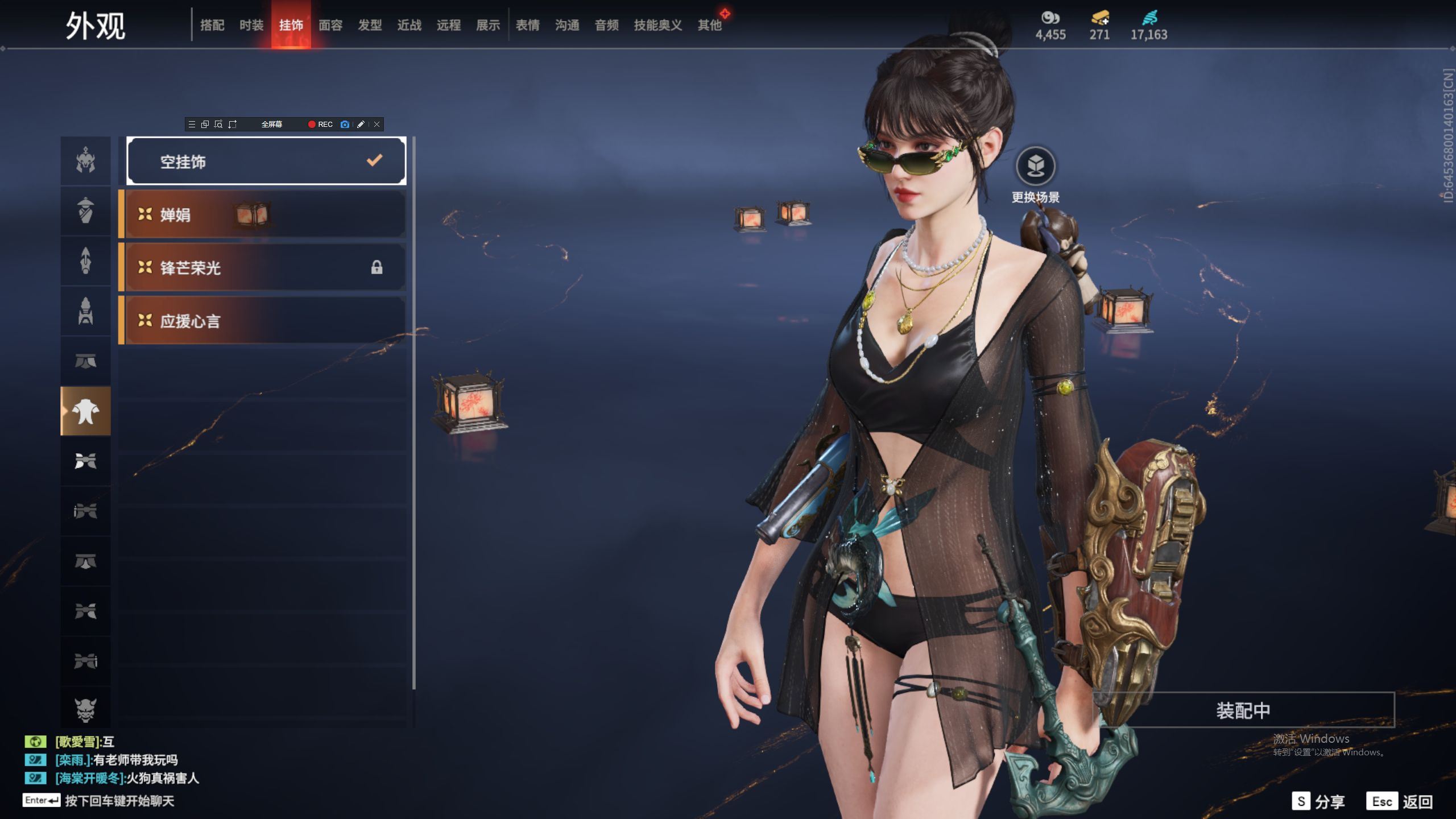Show the 展示 tab
The image size is (1456, 819).
point(488,25)
